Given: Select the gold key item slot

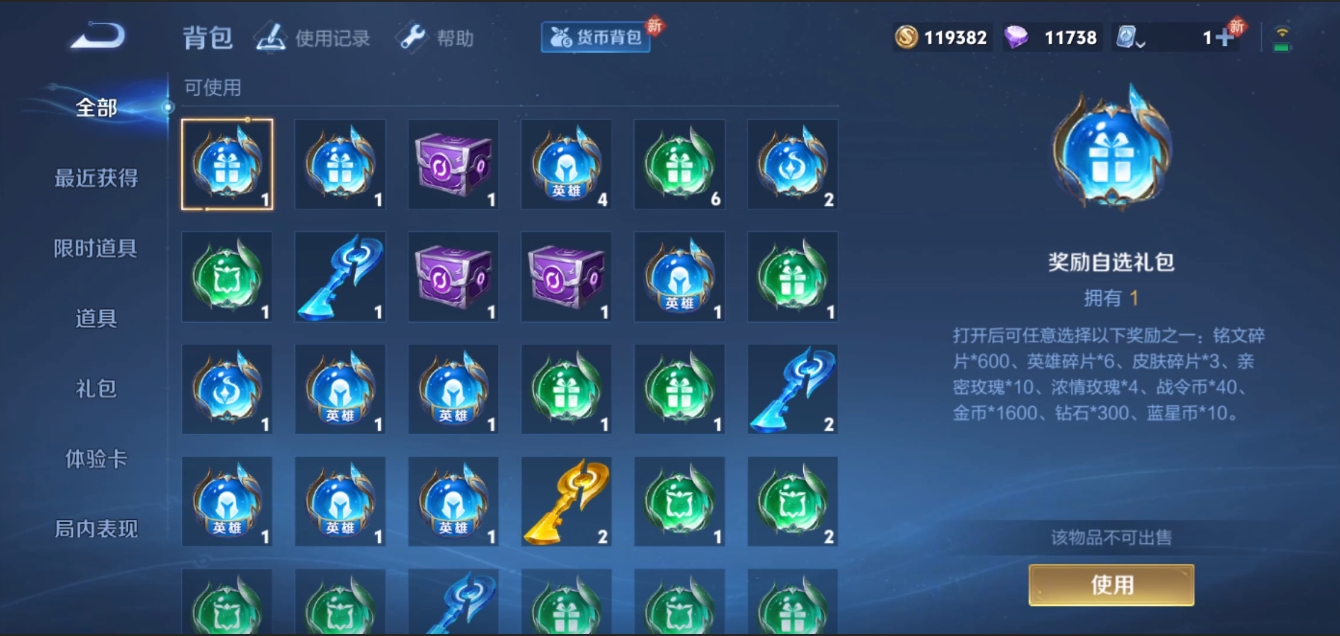Looking at the screenshot, I should (566, 502).
